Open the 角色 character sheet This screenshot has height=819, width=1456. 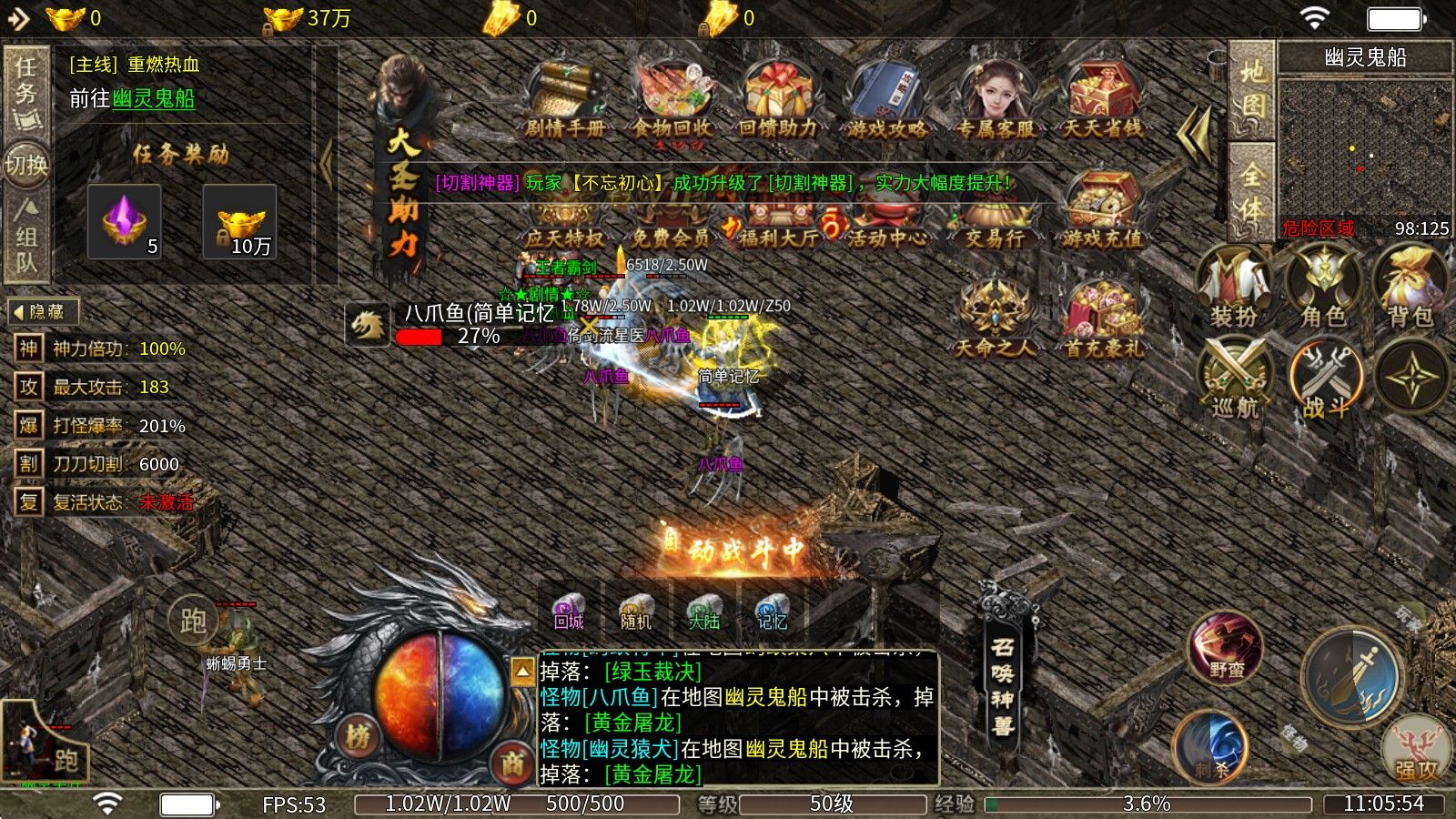tap(1323, 287)
